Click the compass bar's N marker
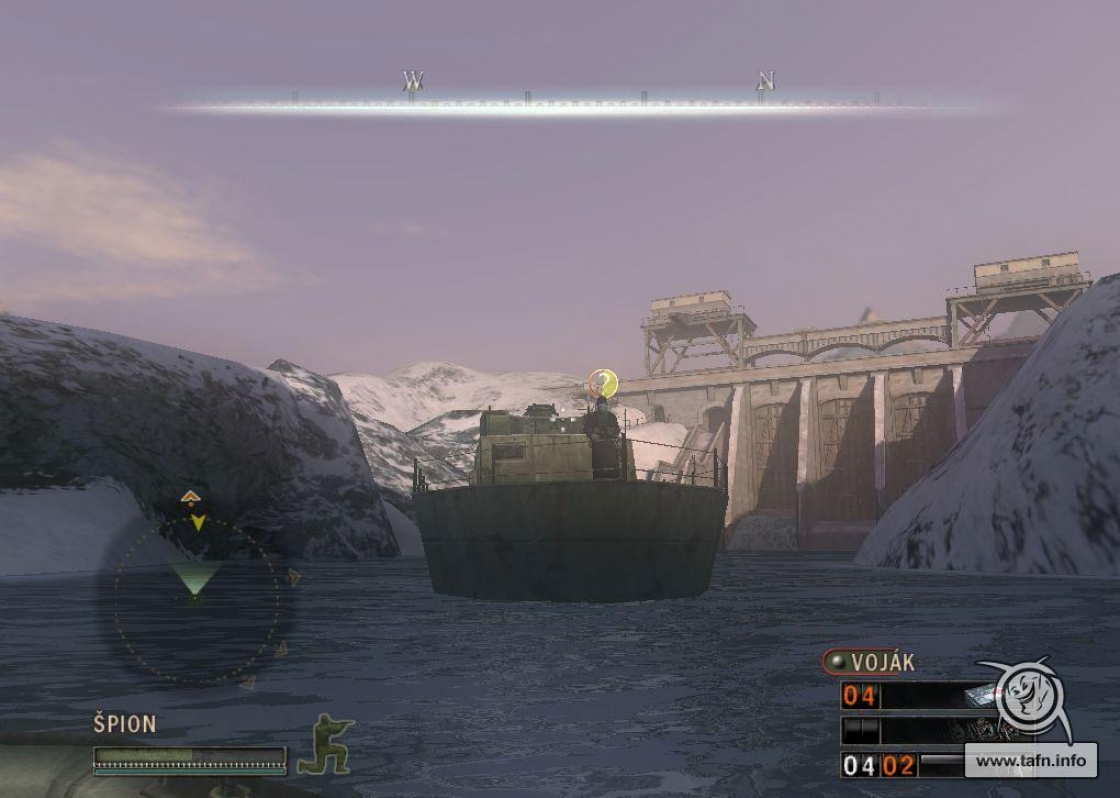 (x=765, y=81)
